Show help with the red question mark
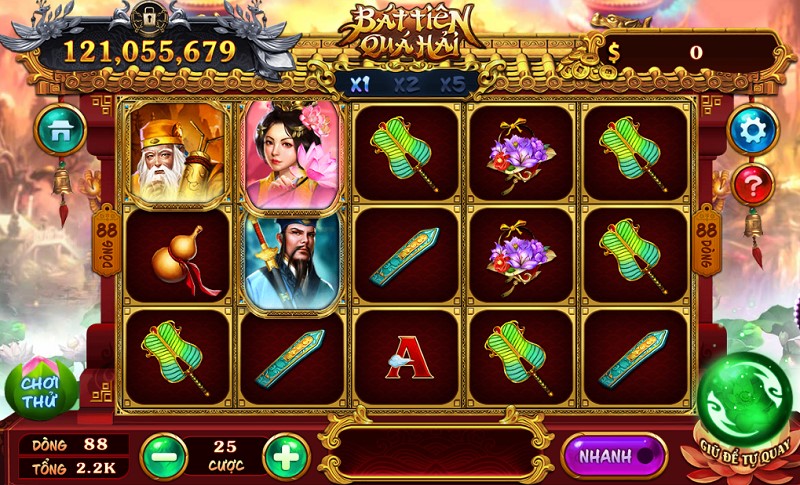The width and height of the screenshot is (800, 485). click(752, 184)
